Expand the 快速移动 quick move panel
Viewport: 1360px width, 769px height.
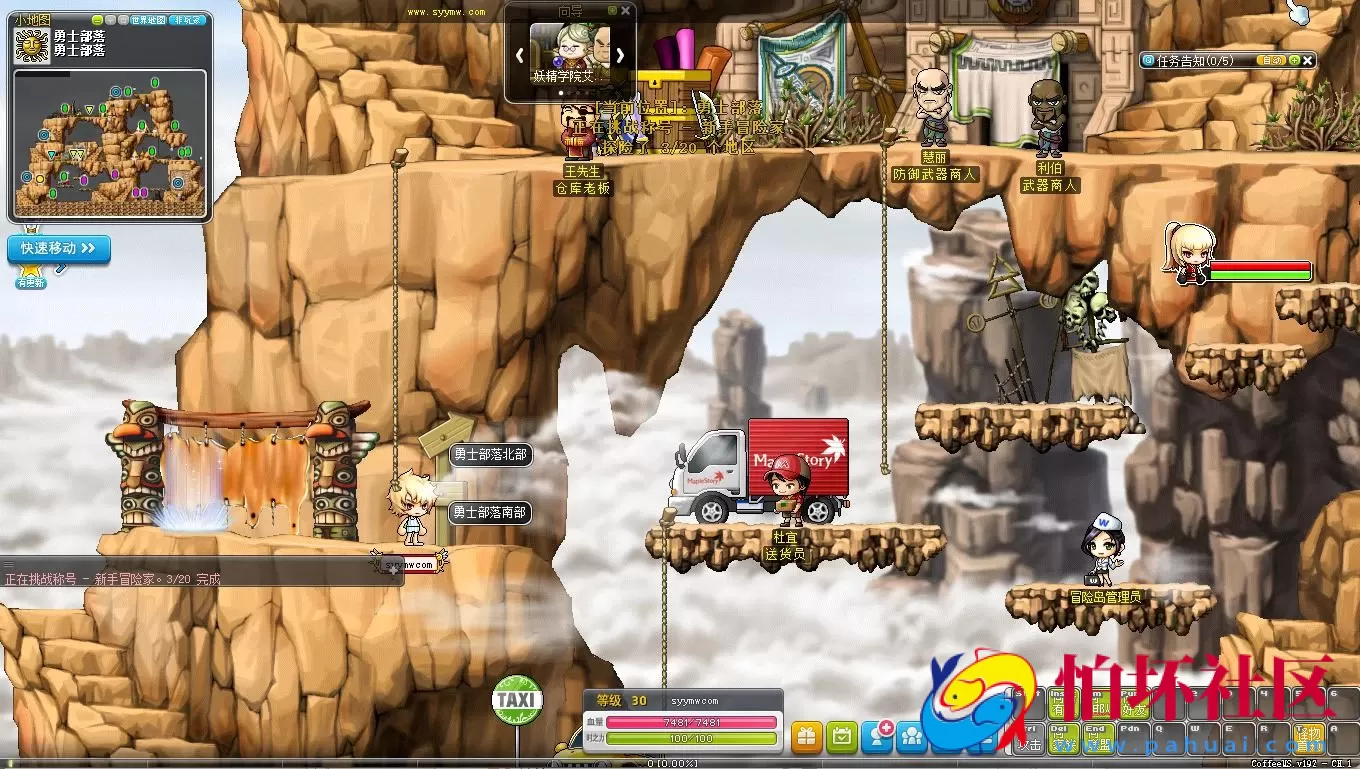click(58, 249)
